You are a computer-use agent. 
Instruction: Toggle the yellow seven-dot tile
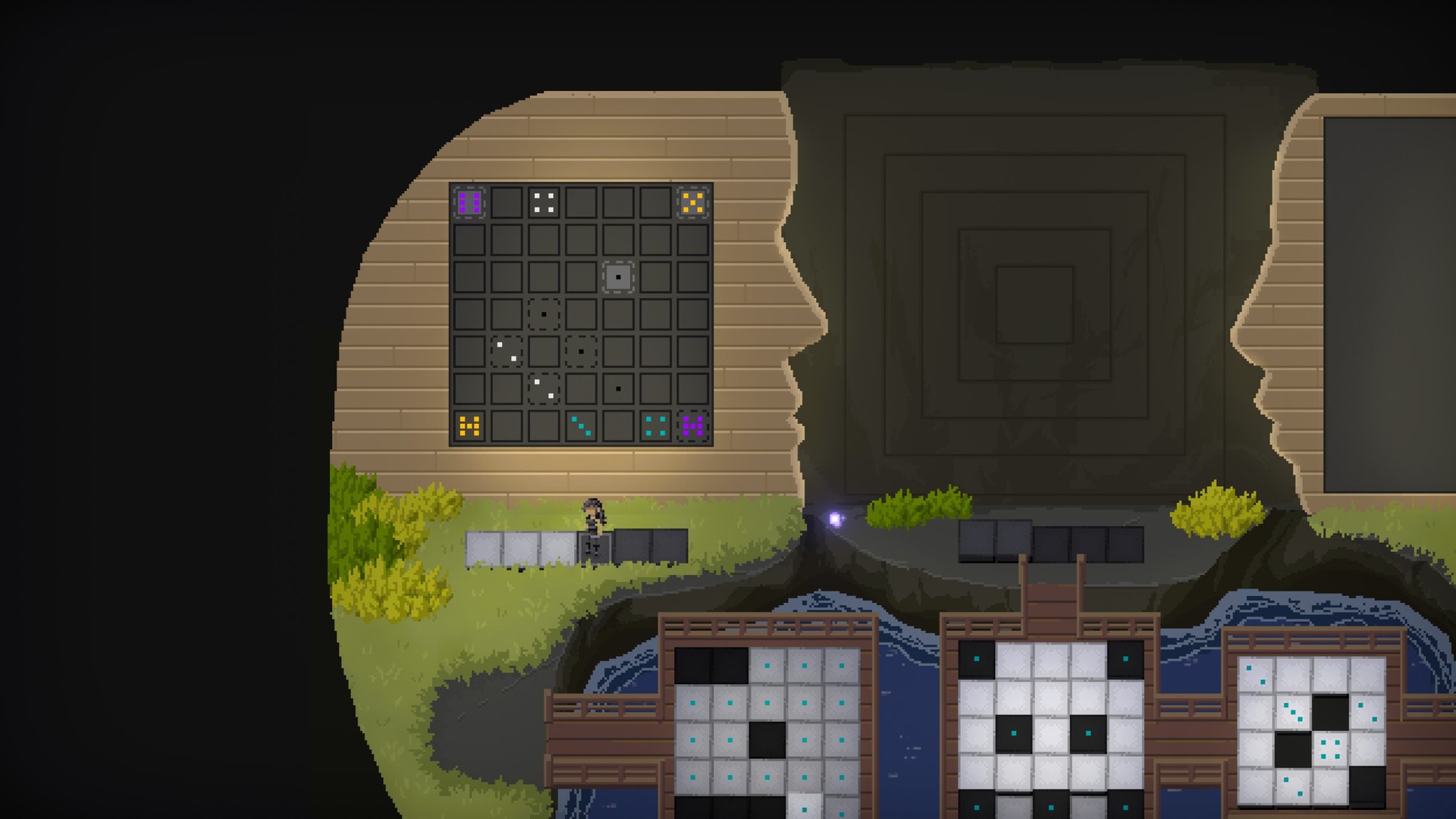click(469, 426)
